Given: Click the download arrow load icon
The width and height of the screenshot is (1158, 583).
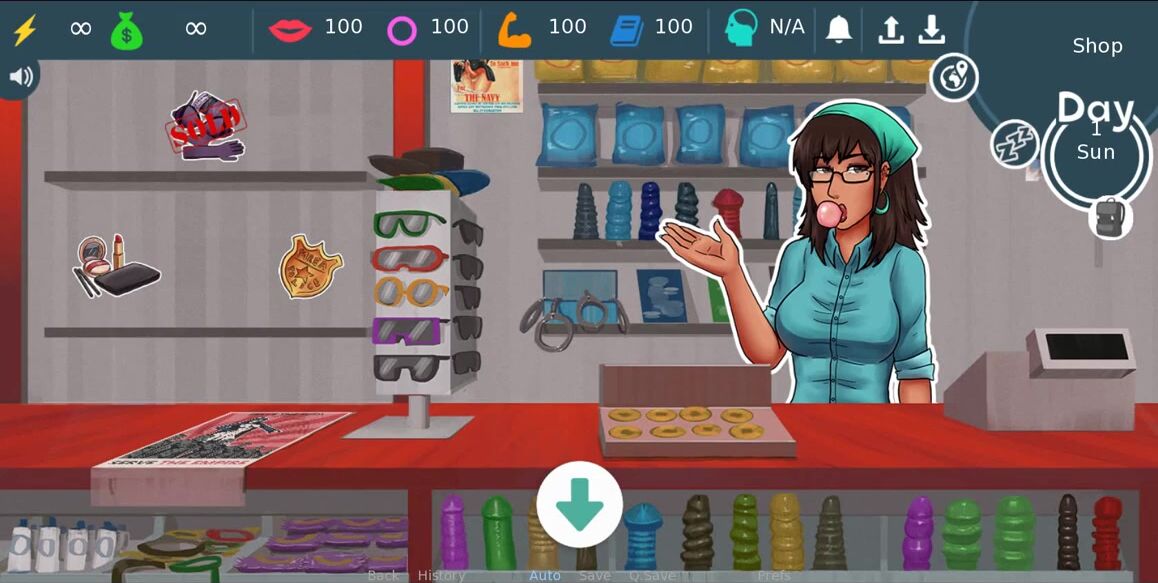Looking at the screenshot, I should tap(932, 29).
